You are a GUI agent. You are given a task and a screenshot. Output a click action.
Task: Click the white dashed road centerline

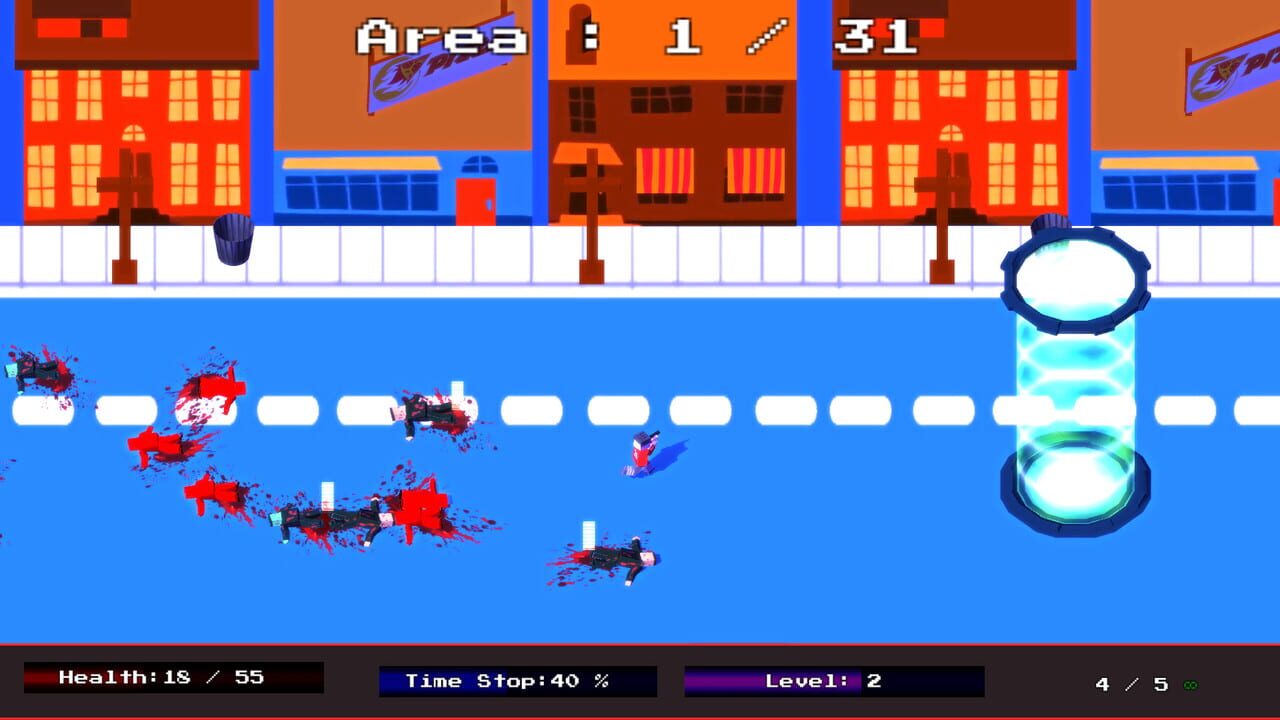point(760,406)
